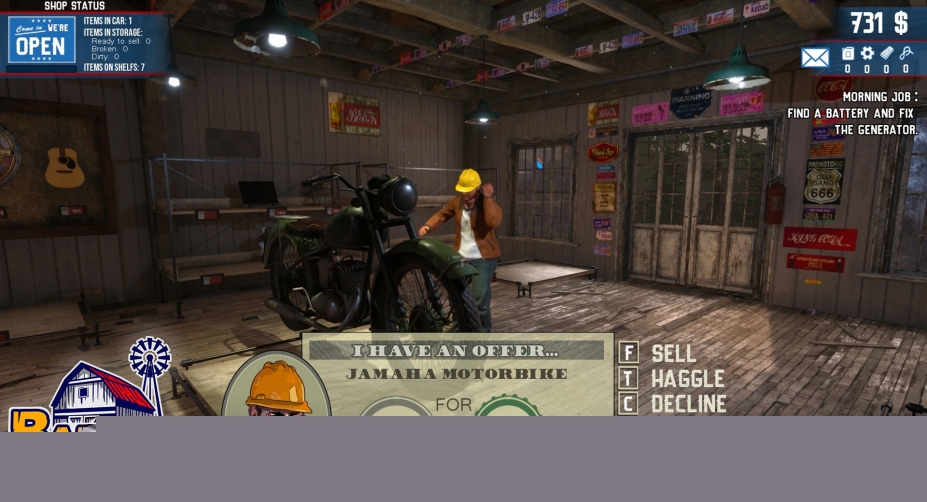Decline the motorbike offer
The width and height of the screenshot is (927, 502).
[x=687, y=404]
